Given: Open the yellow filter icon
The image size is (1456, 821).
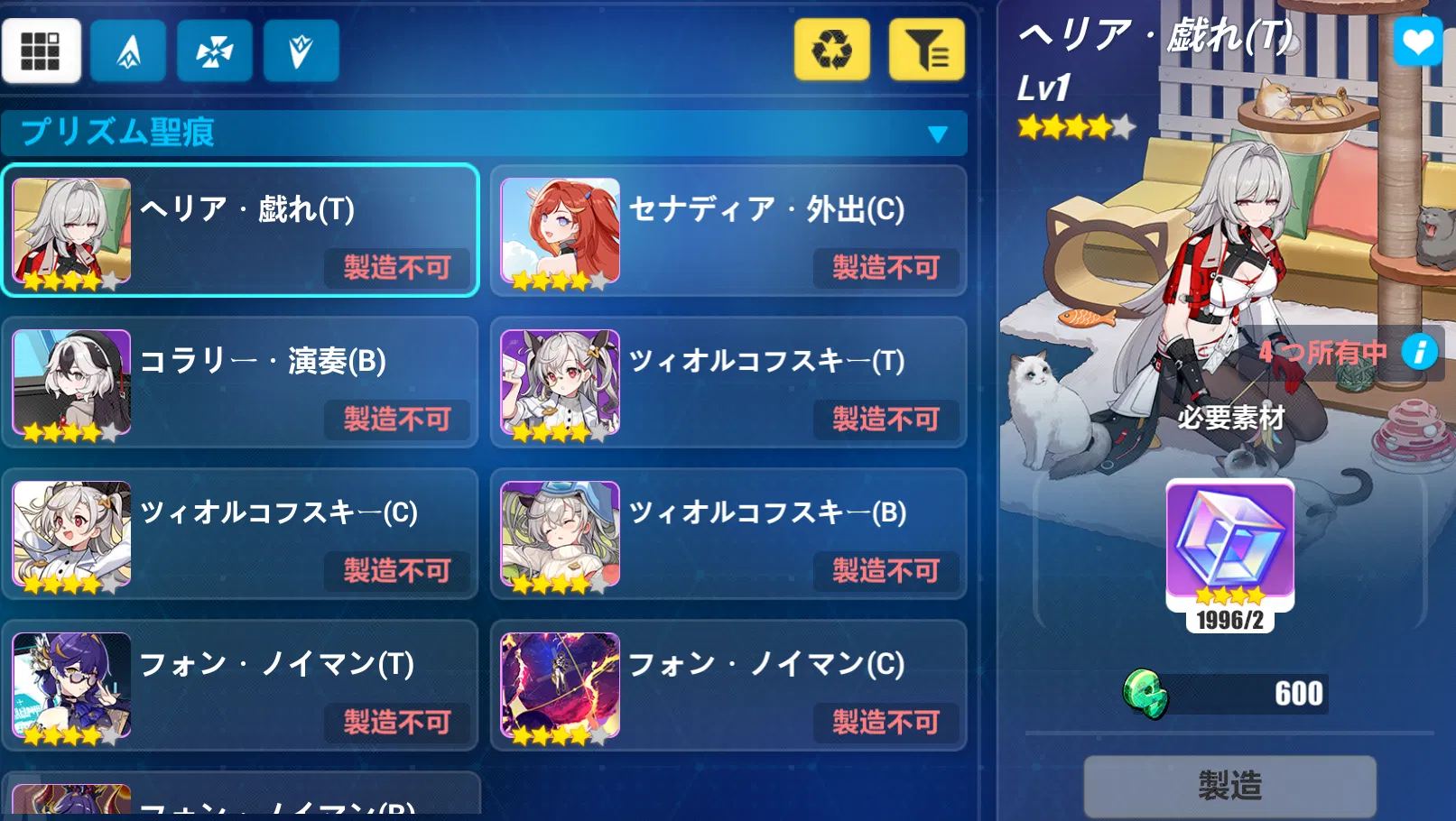Looking at the screenshot, I should click(x=925, y=51).
